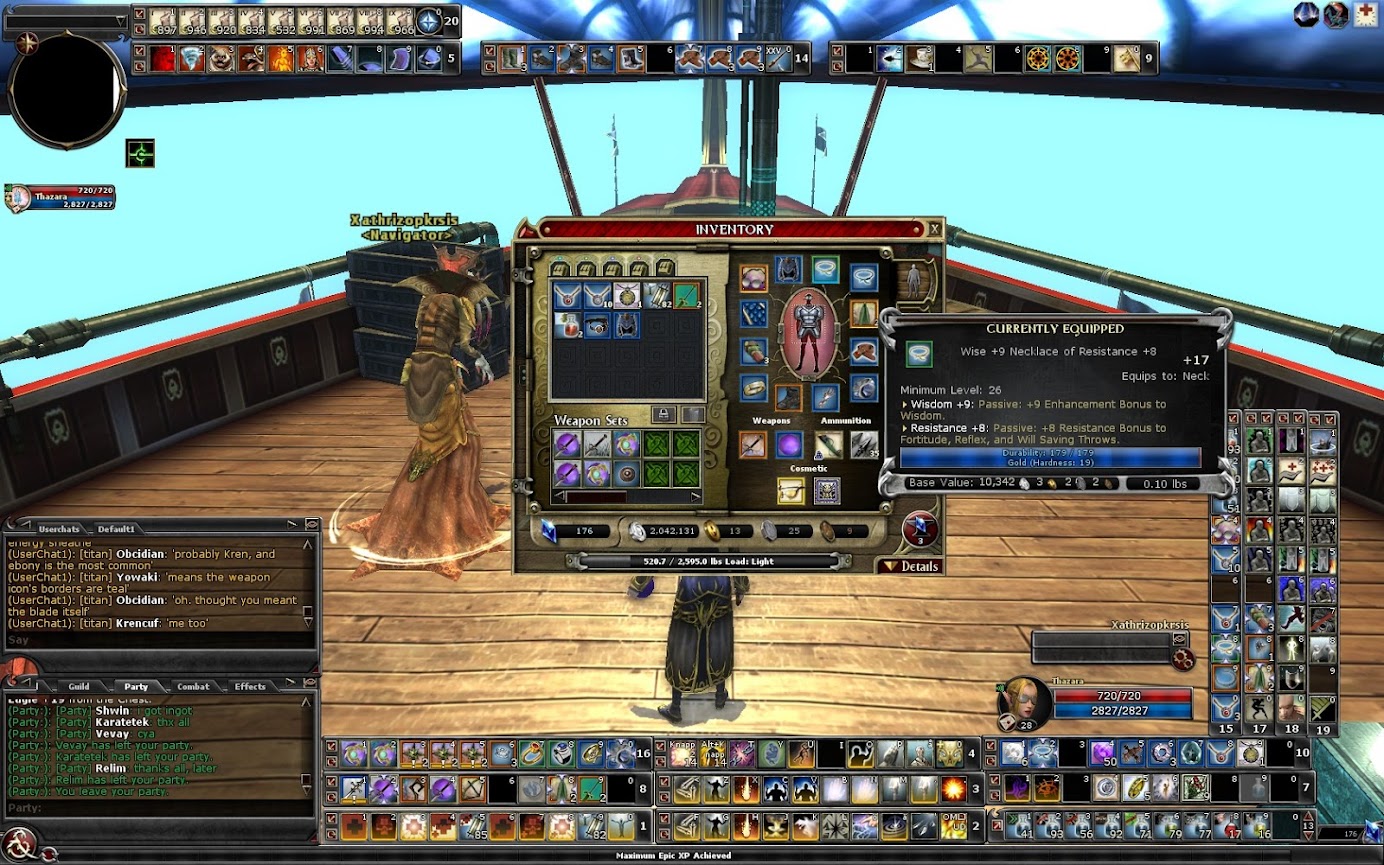Viewport: 1384px width, 865px height.
Task: Use the purple gem stack of 50
Action: coord(1103,753)
